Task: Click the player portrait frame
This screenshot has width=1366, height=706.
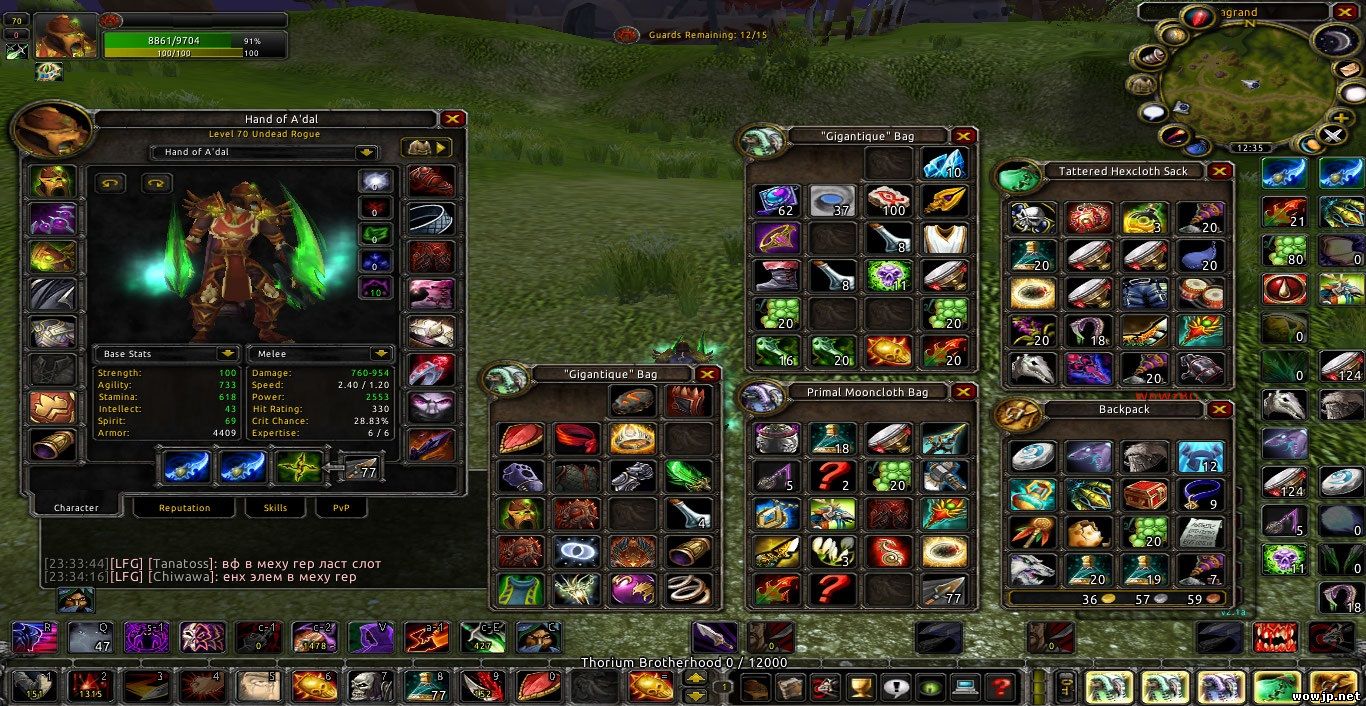Action: [x=66, y=36]
